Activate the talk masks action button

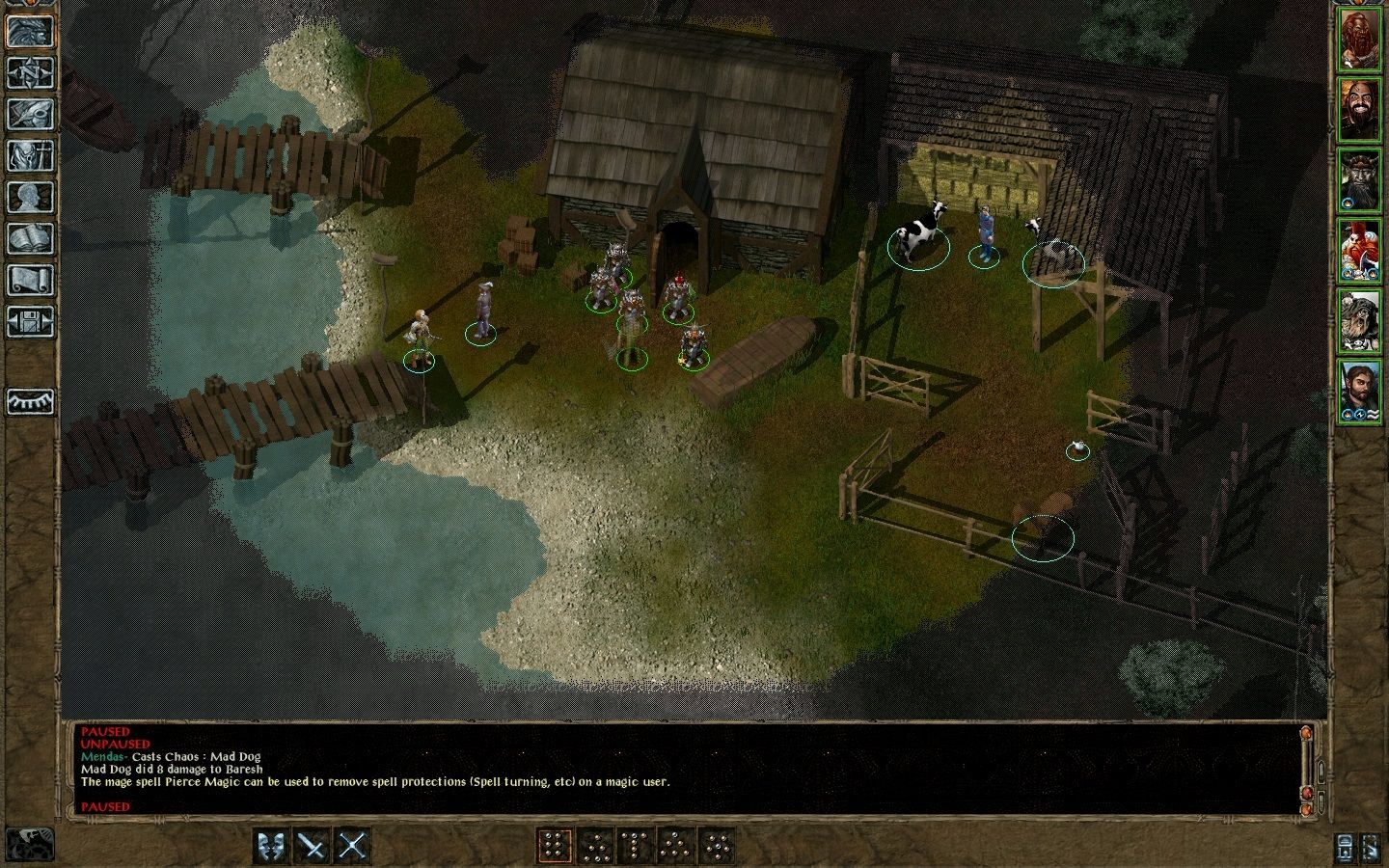tap(271, 846)
